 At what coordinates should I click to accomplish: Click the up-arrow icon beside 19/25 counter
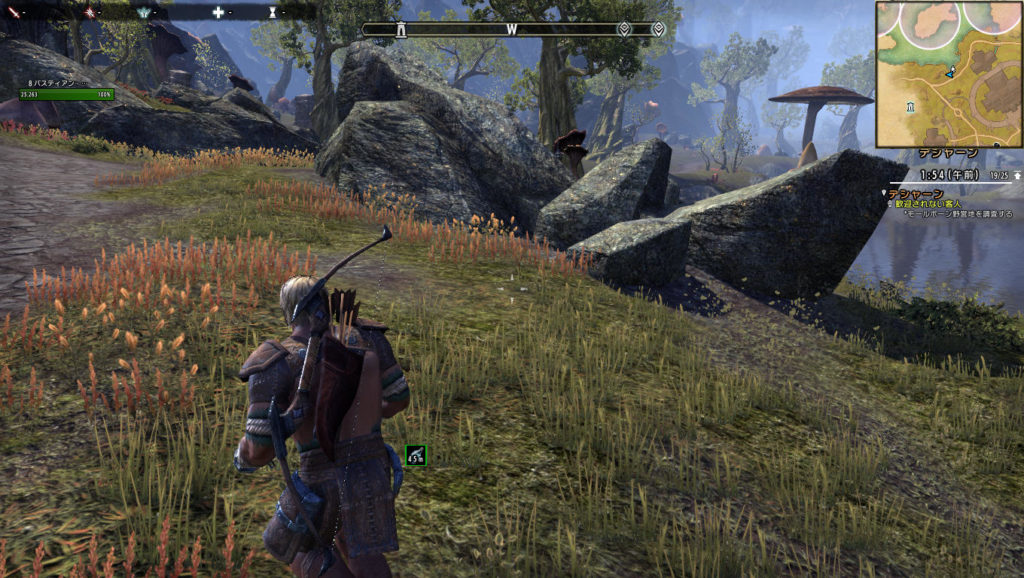click(x=1017, y=174)
